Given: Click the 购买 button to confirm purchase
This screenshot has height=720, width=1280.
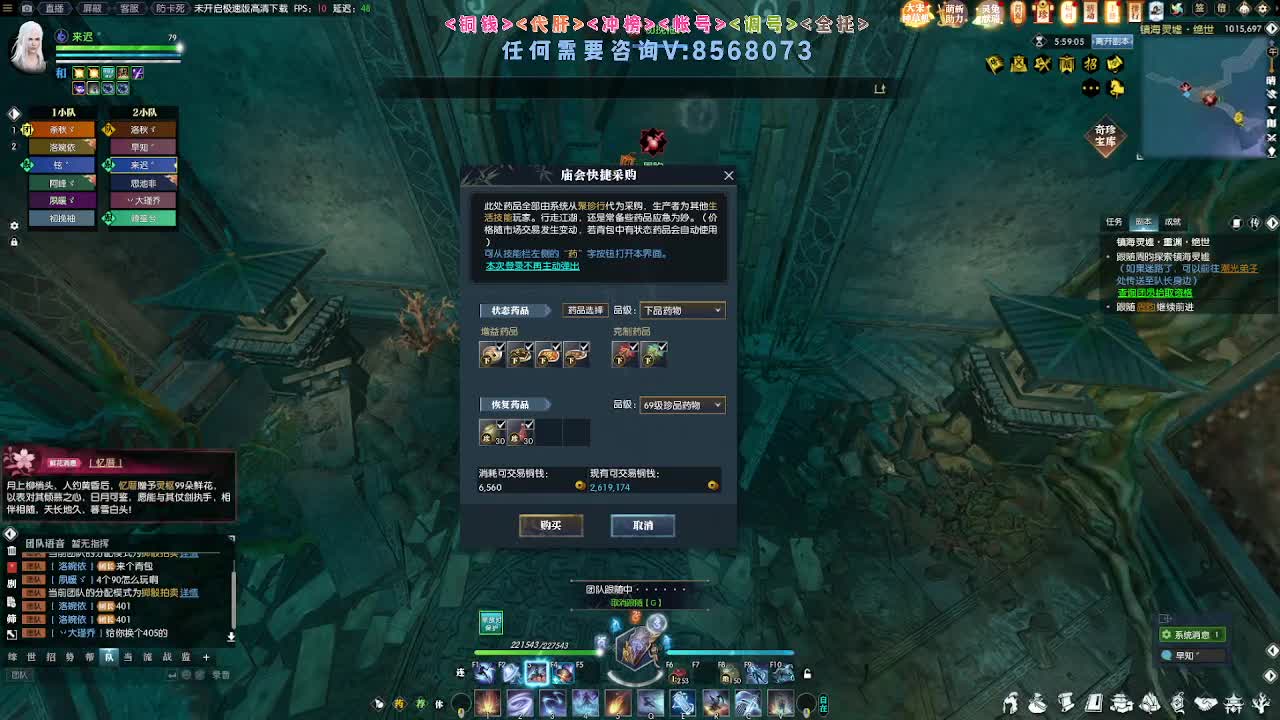Looking at the screenshot, I should [x=549, y=525].
